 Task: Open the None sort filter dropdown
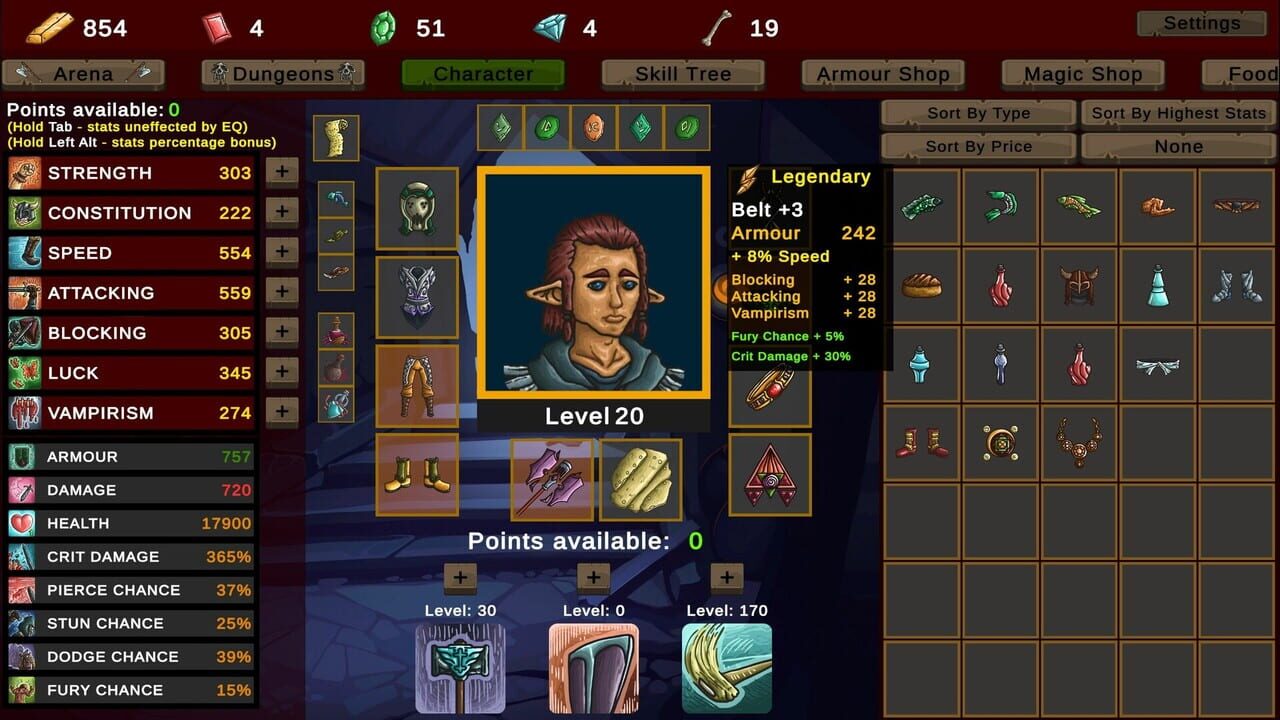[x=1177, y=146]
